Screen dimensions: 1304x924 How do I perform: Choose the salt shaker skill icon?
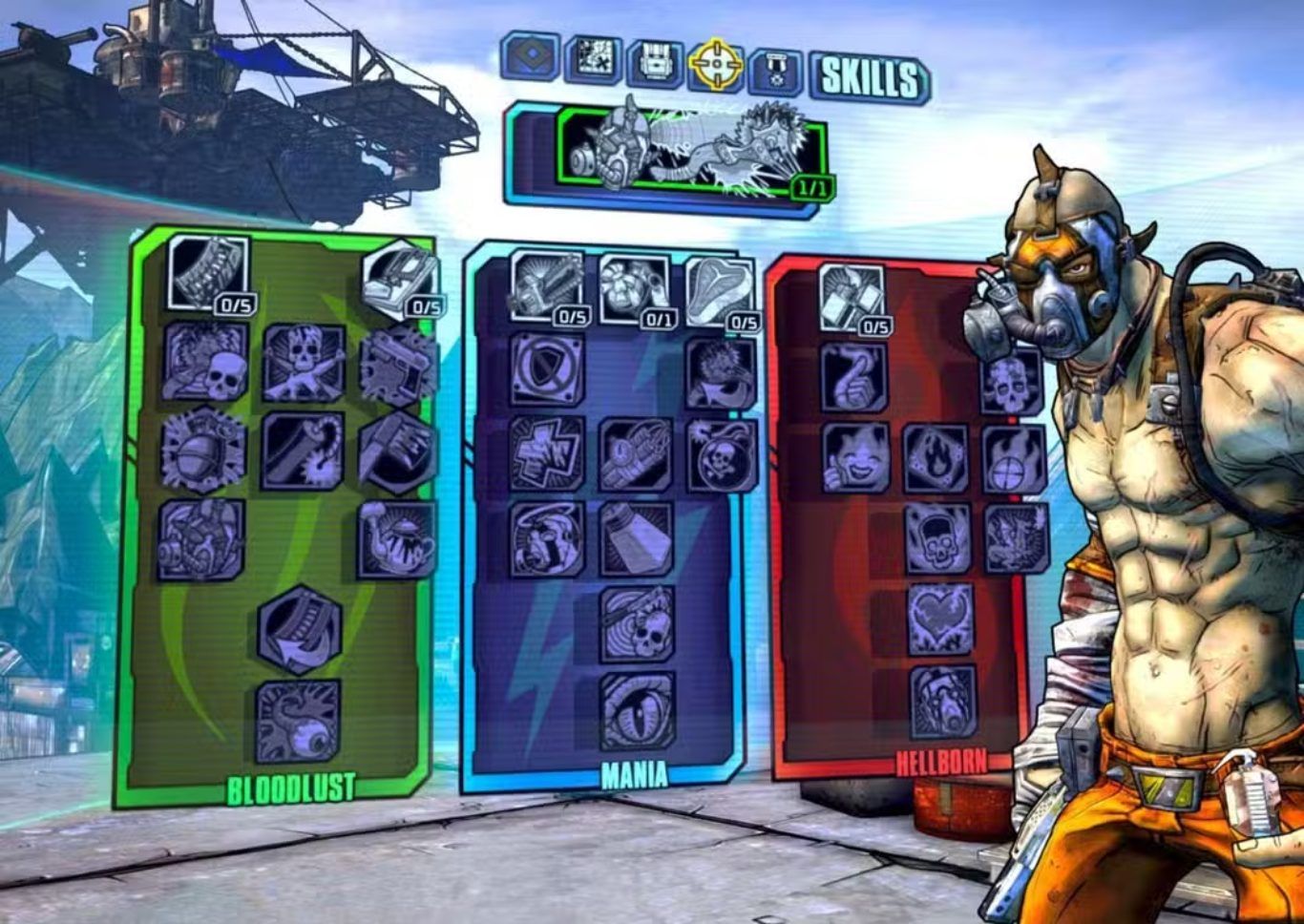tap(636, 539)
